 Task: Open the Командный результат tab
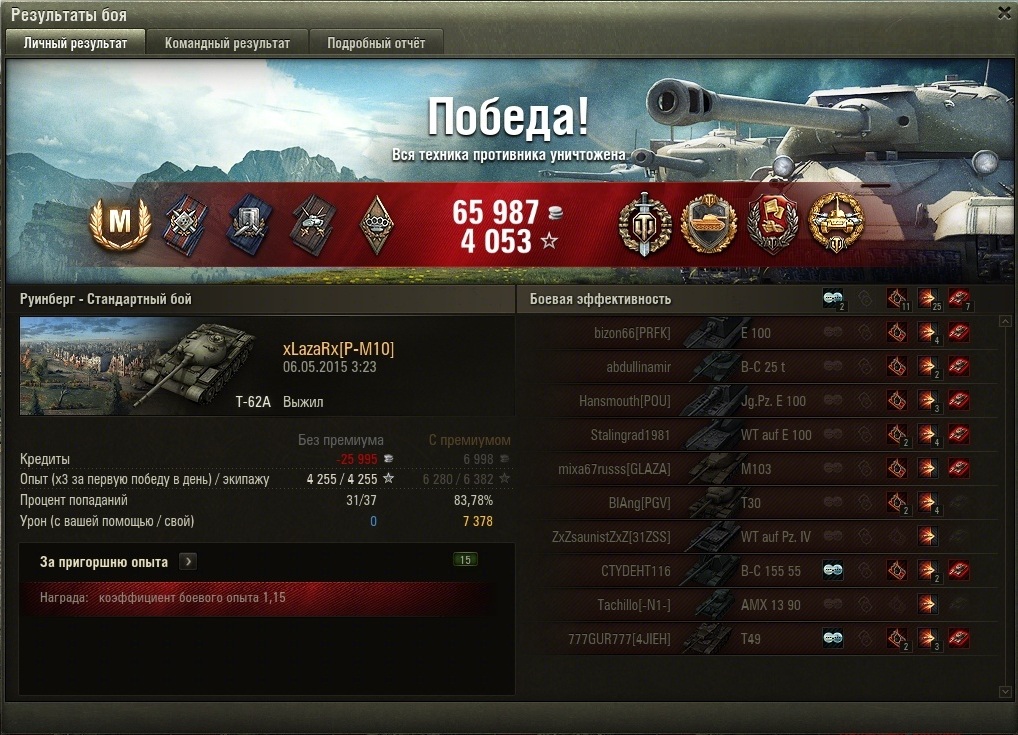point(227,43)
